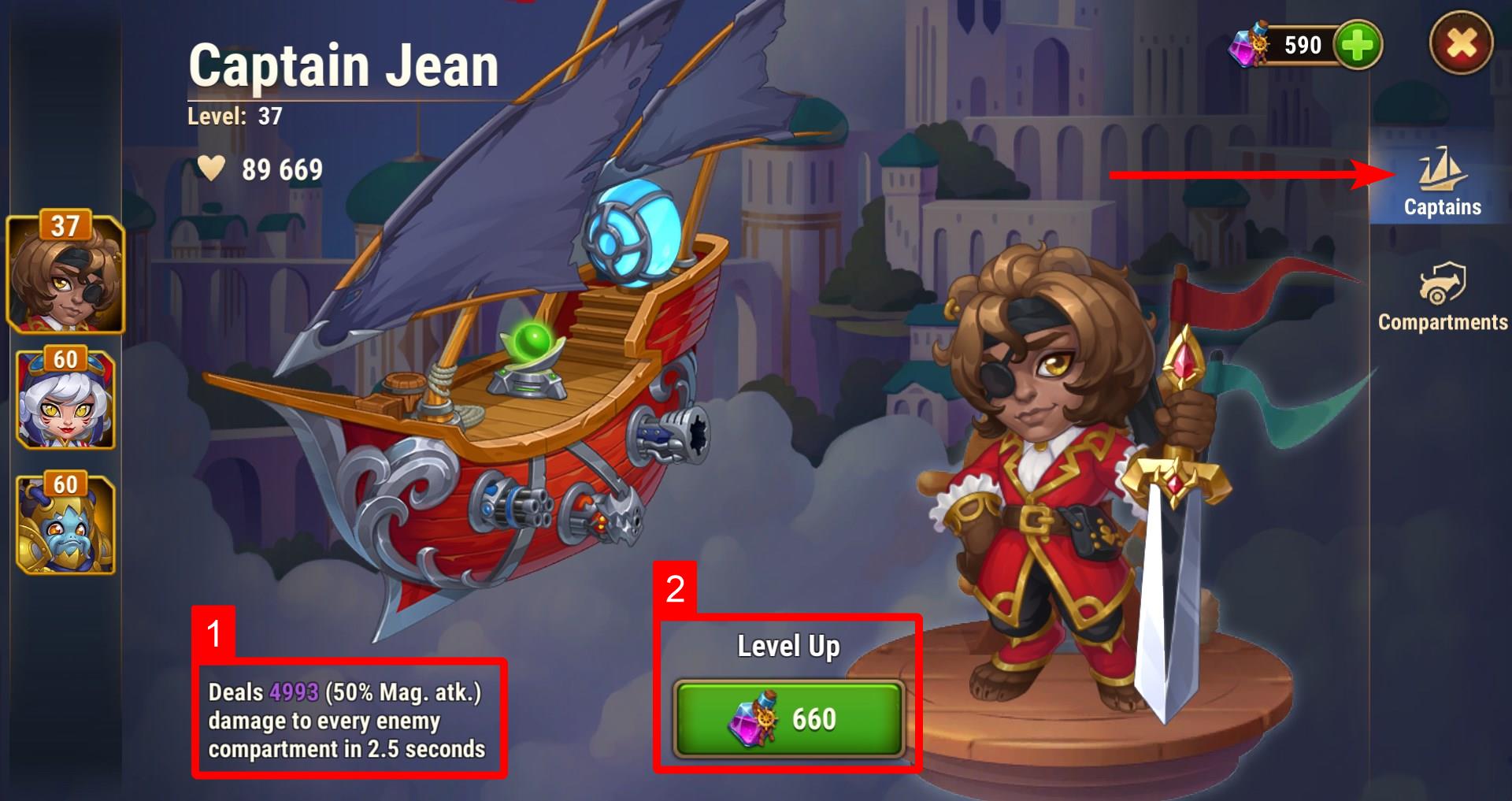Add more airship gems with the green plus
The image size is (1512, 801).
coord(1358,45)
